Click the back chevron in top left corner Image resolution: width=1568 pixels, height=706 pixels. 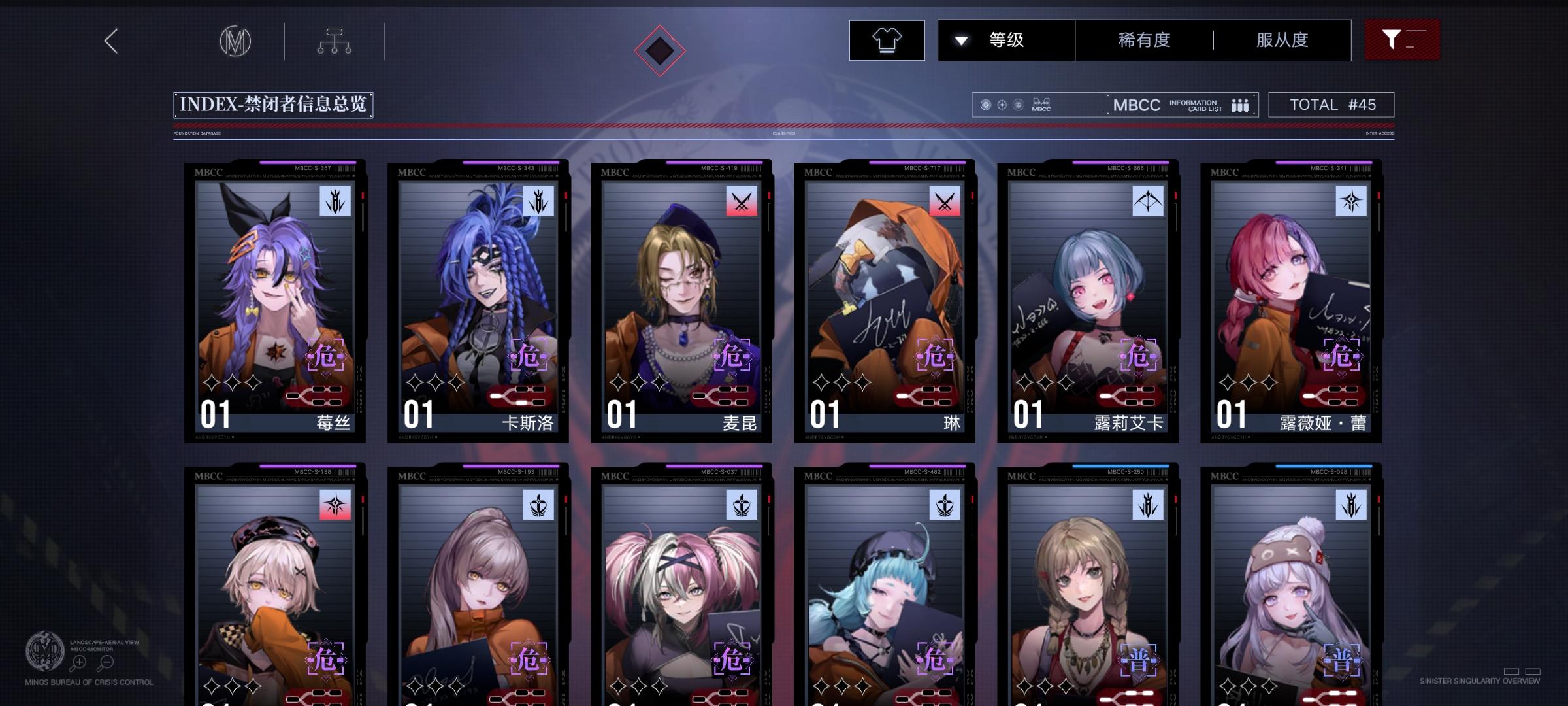tap(110, 41)
